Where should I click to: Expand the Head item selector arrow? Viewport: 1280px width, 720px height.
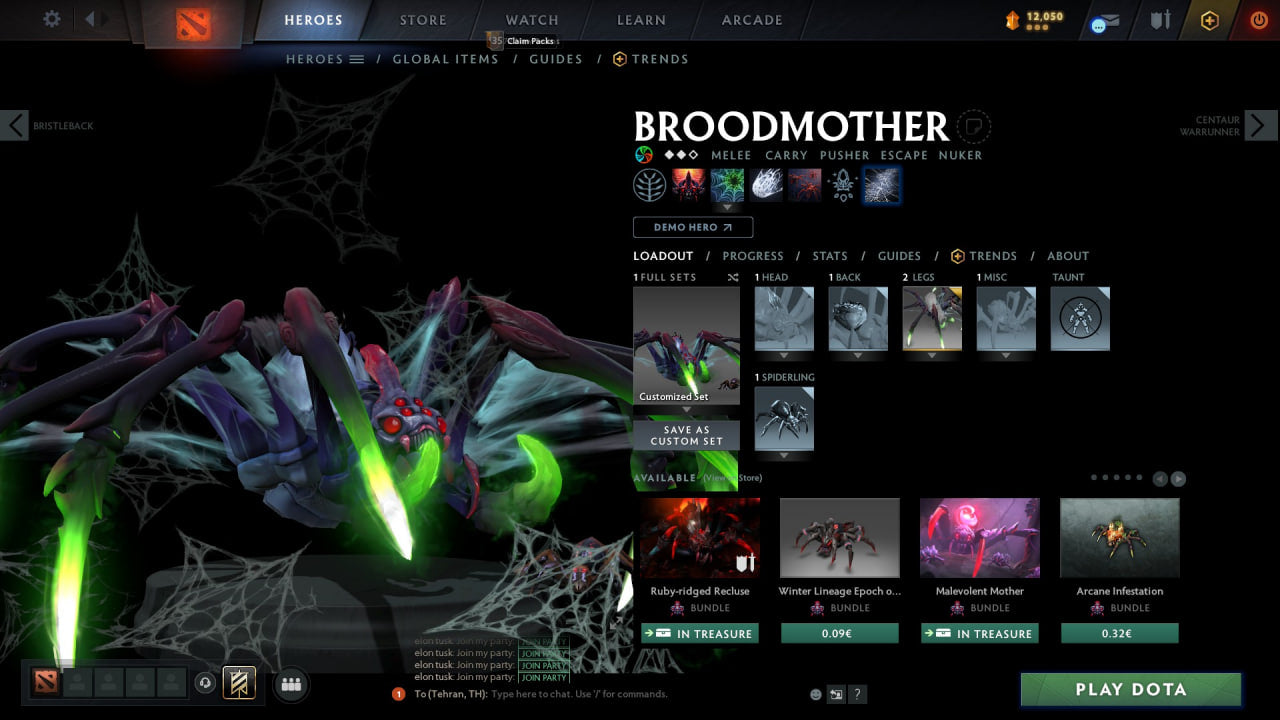784,355
